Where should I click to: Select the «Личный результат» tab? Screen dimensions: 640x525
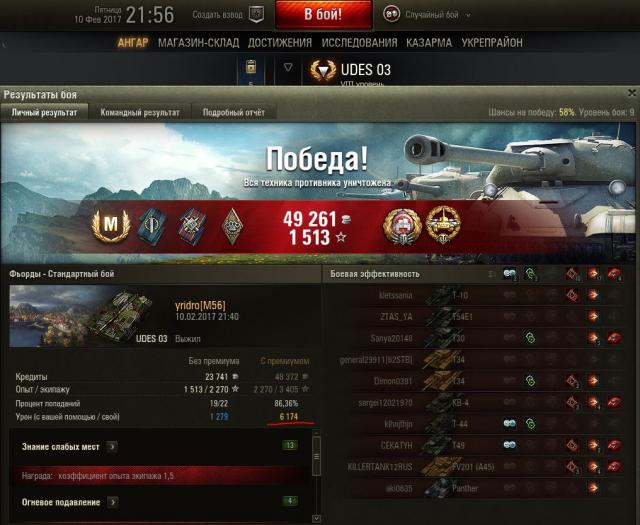45,113
